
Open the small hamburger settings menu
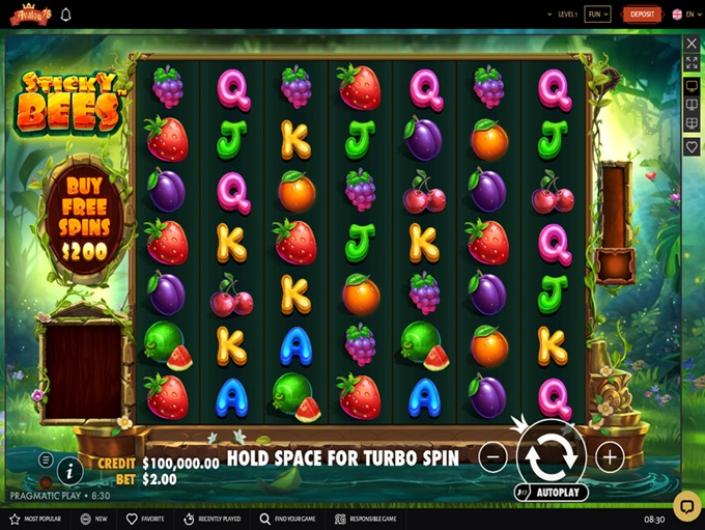(46, 459)
